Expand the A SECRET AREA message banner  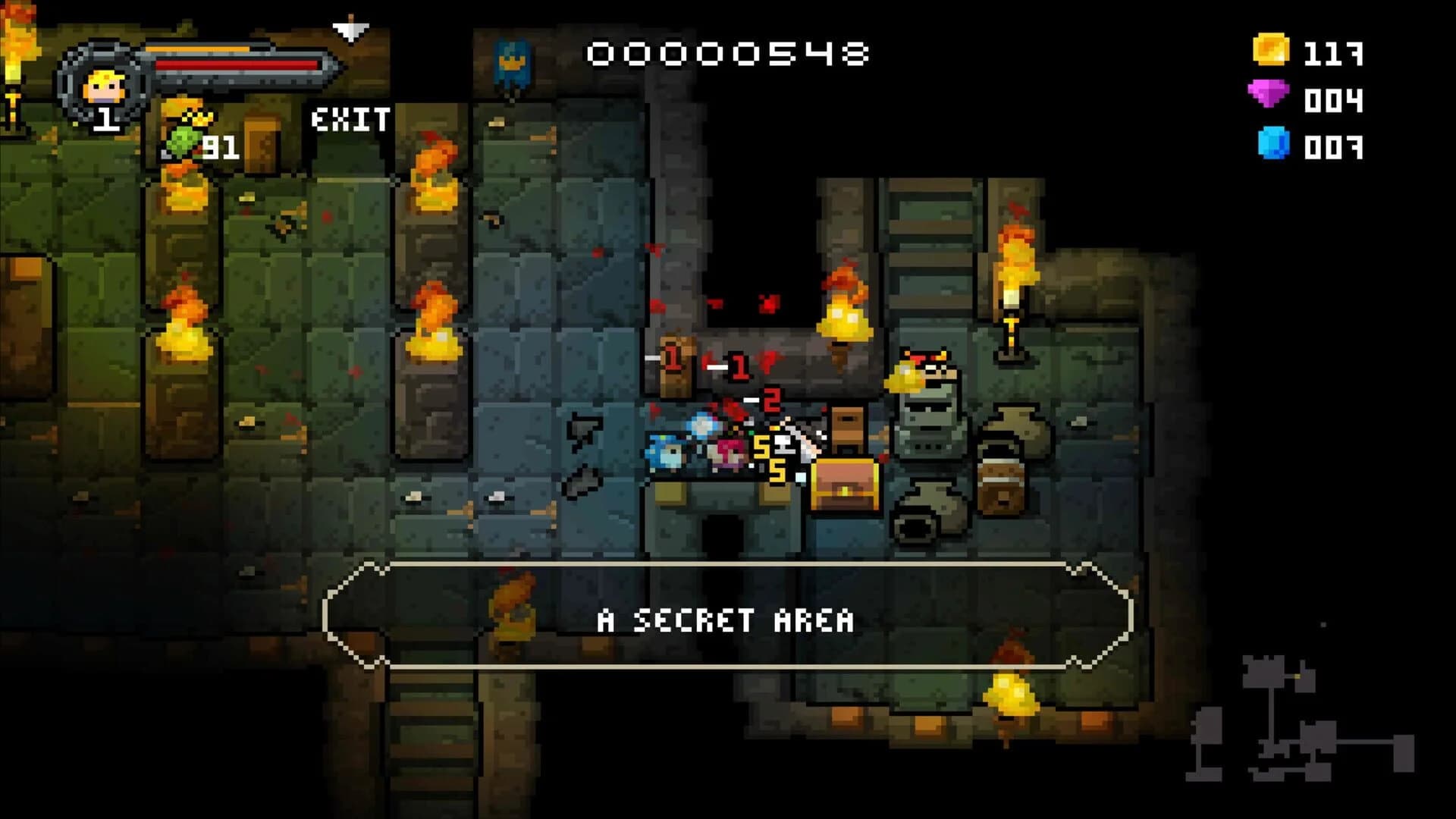pyautogui.click(x=726, y=620)
